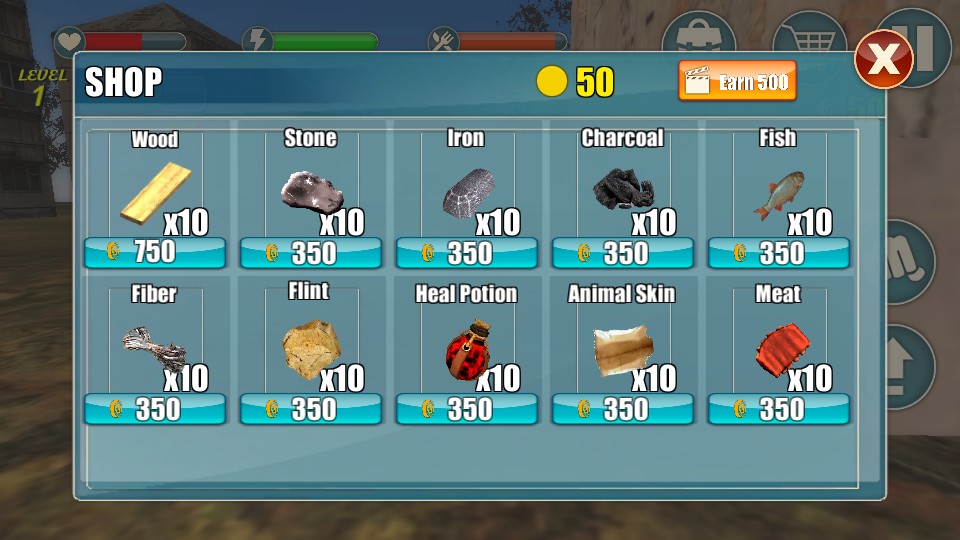The image size is (960, 540).
Task: Select the Wood plank item icon
Action: pos(155,193)
